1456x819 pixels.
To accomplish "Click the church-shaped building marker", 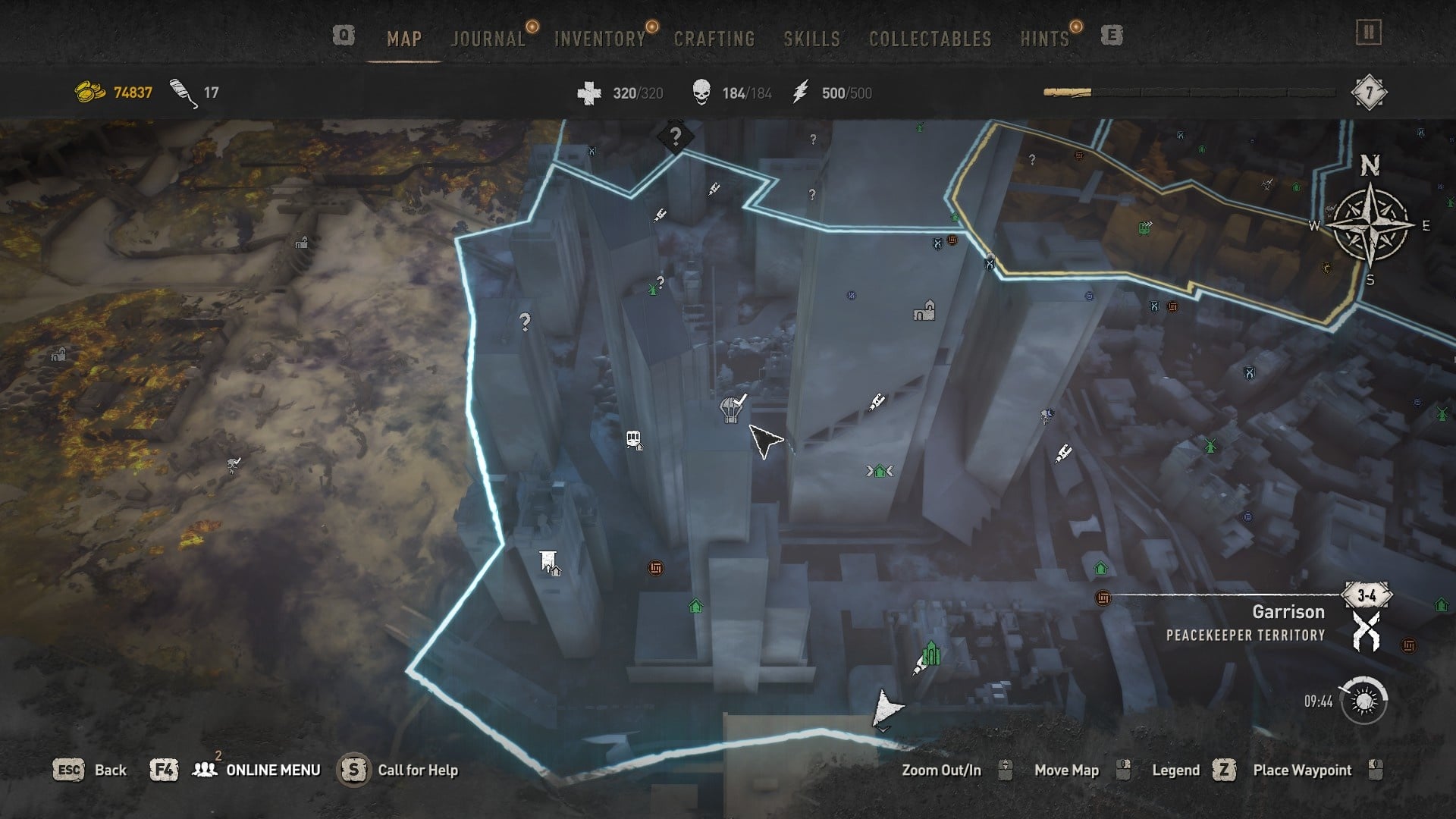I will point(924,311).
